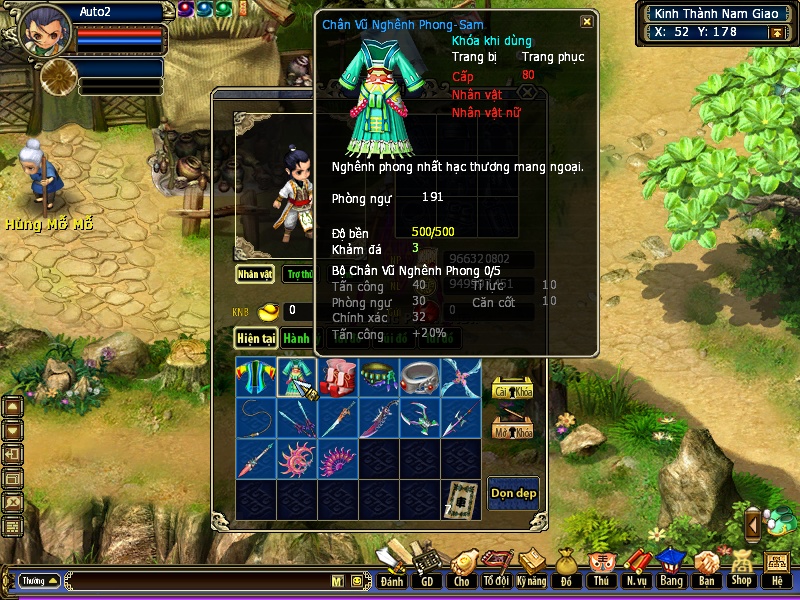
Task: Select the silver ring inventory slot
Action: click(420, 378)
